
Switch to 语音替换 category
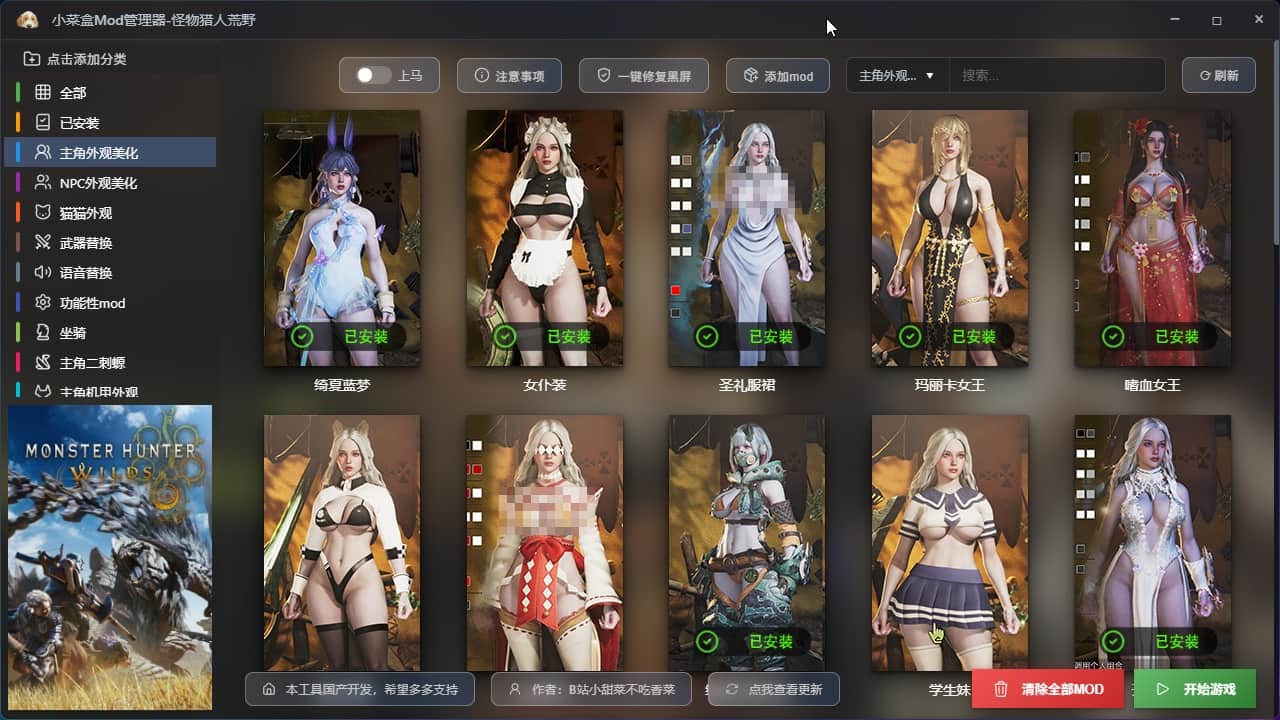85,273
